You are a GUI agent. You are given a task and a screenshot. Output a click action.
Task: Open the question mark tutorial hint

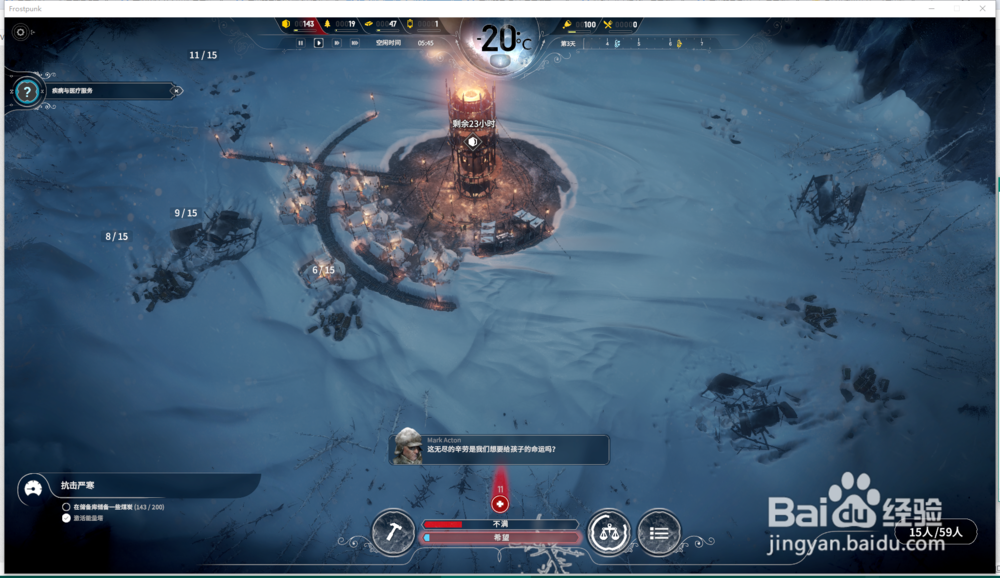(x=29, y=91)
